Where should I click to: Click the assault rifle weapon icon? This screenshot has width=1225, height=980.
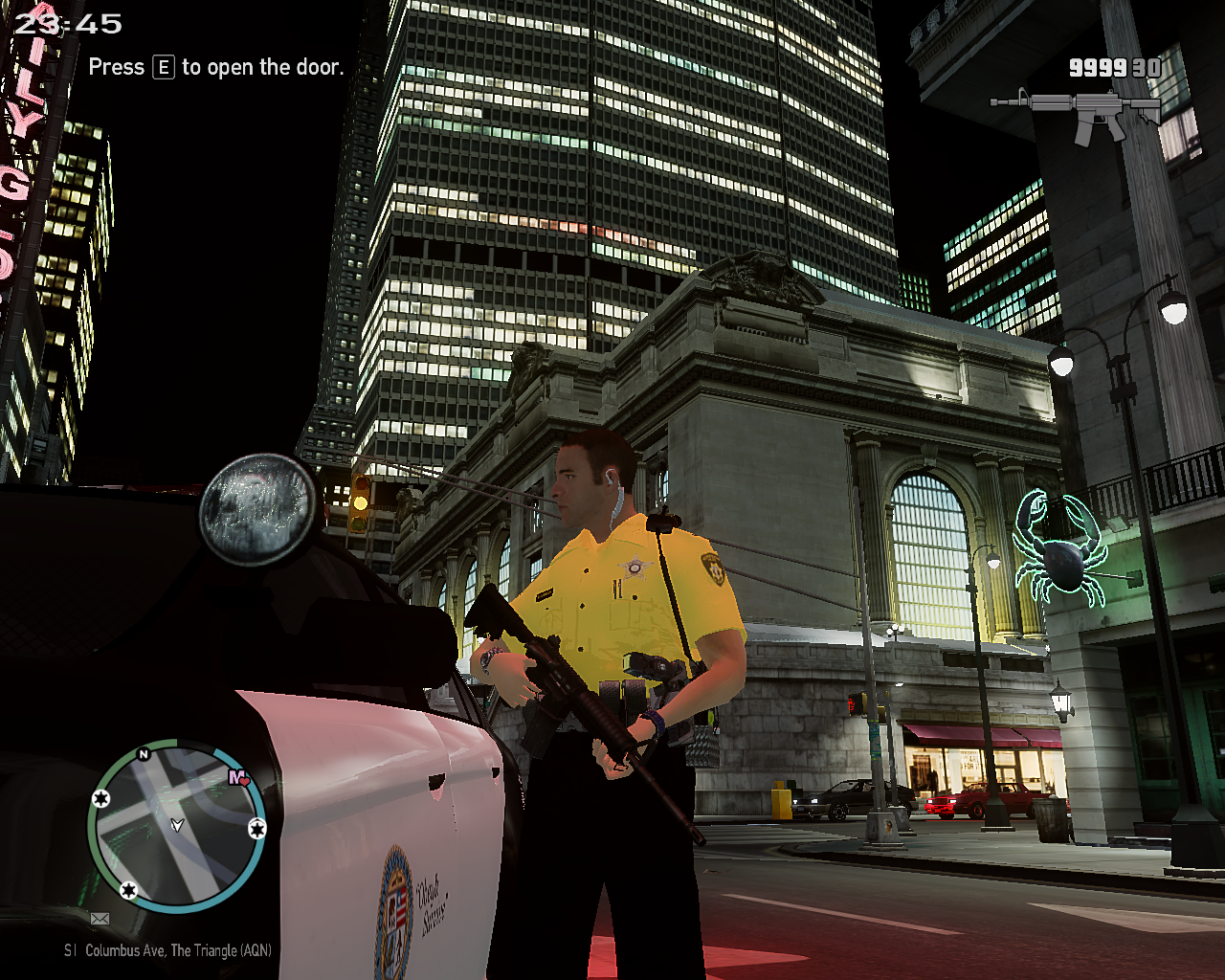click(x=1075, y=113)
